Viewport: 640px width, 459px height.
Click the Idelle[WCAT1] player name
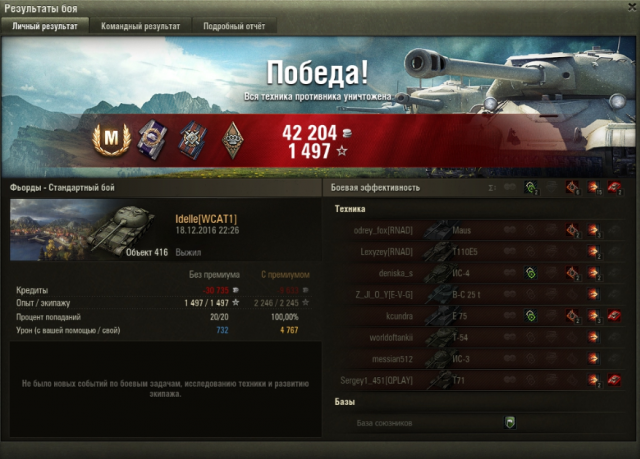tap(206, 218)
